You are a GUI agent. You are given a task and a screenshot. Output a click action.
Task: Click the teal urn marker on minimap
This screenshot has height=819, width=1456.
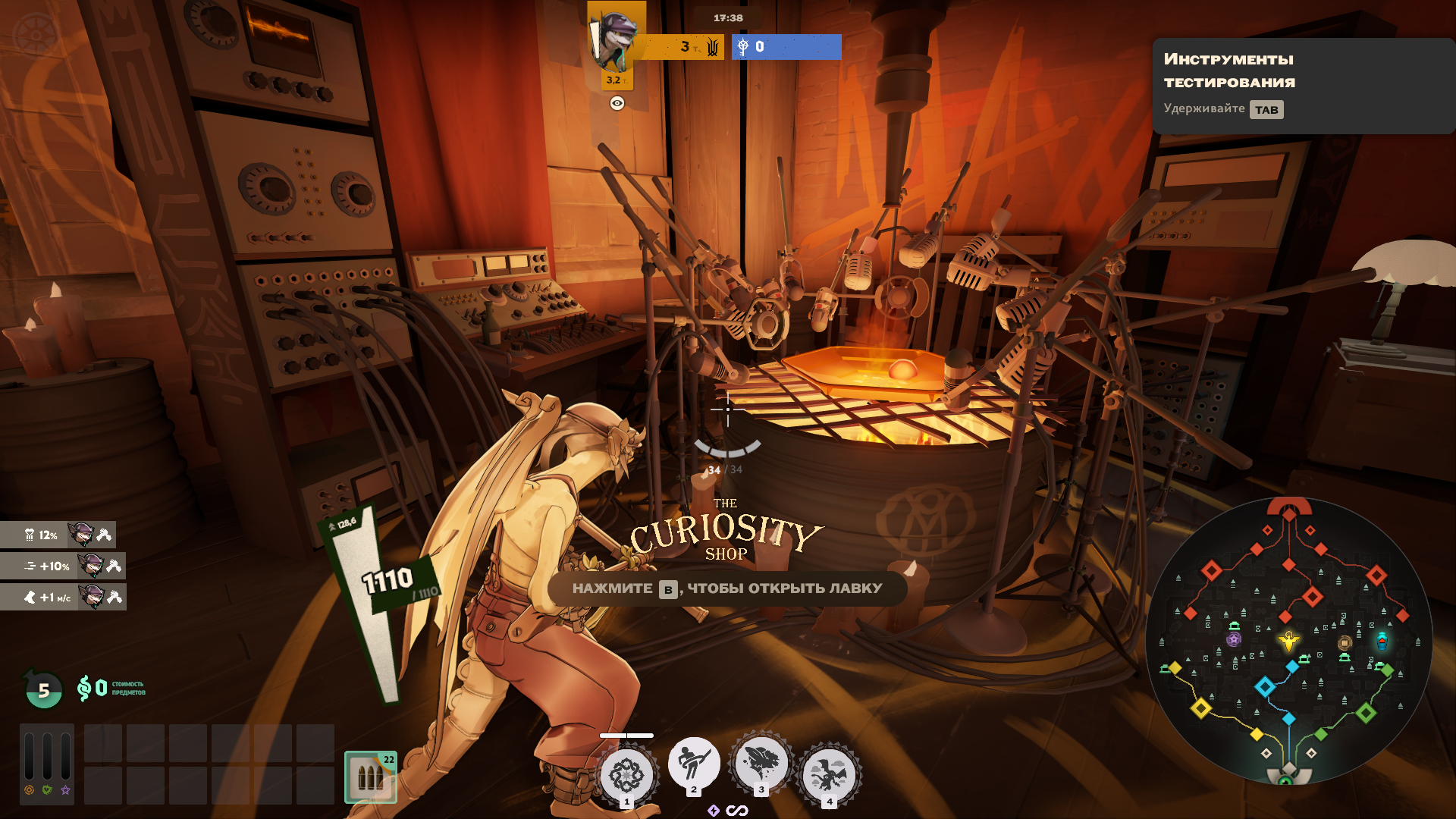(1382, 641)
